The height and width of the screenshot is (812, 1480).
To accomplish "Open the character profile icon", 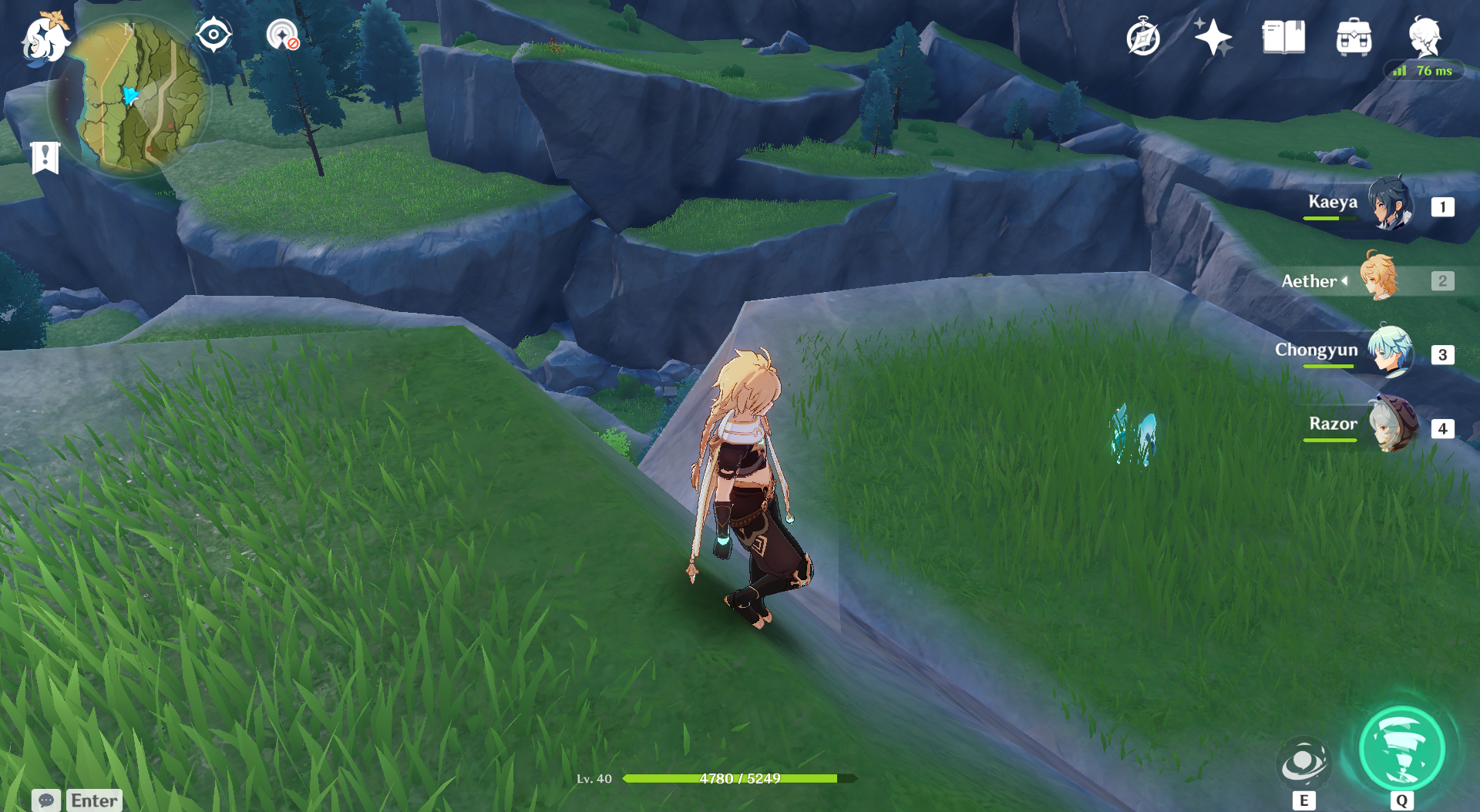I will coord(1424,36).
